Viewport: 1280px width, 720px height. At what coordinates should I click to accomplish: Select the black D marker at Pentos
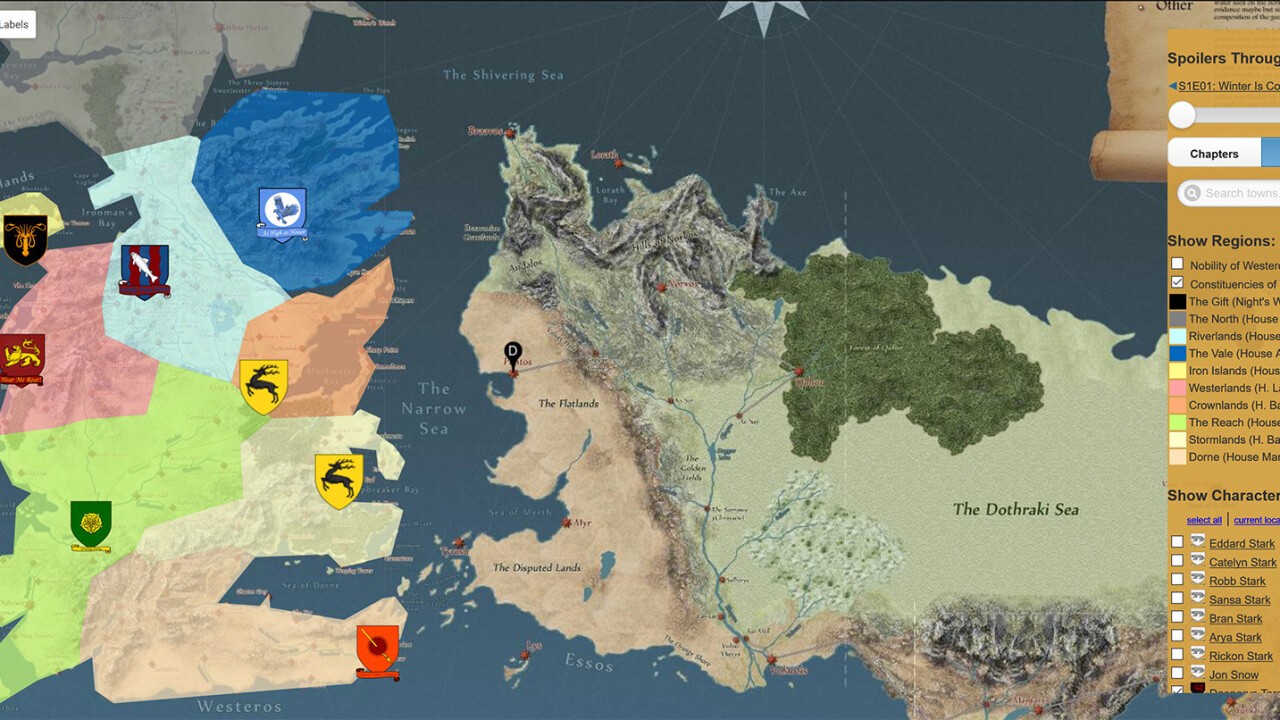click(513, 351)
